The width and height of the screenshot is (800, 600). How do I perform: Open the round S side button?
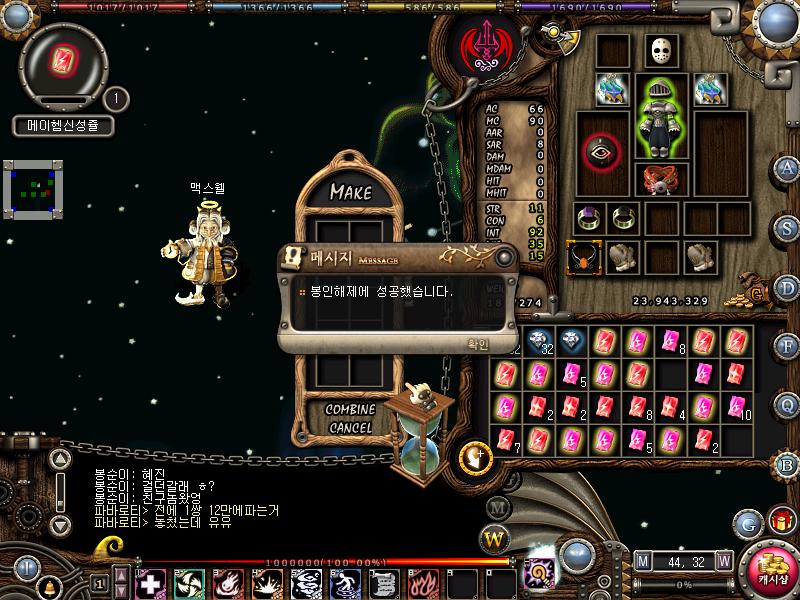[787, 227]
